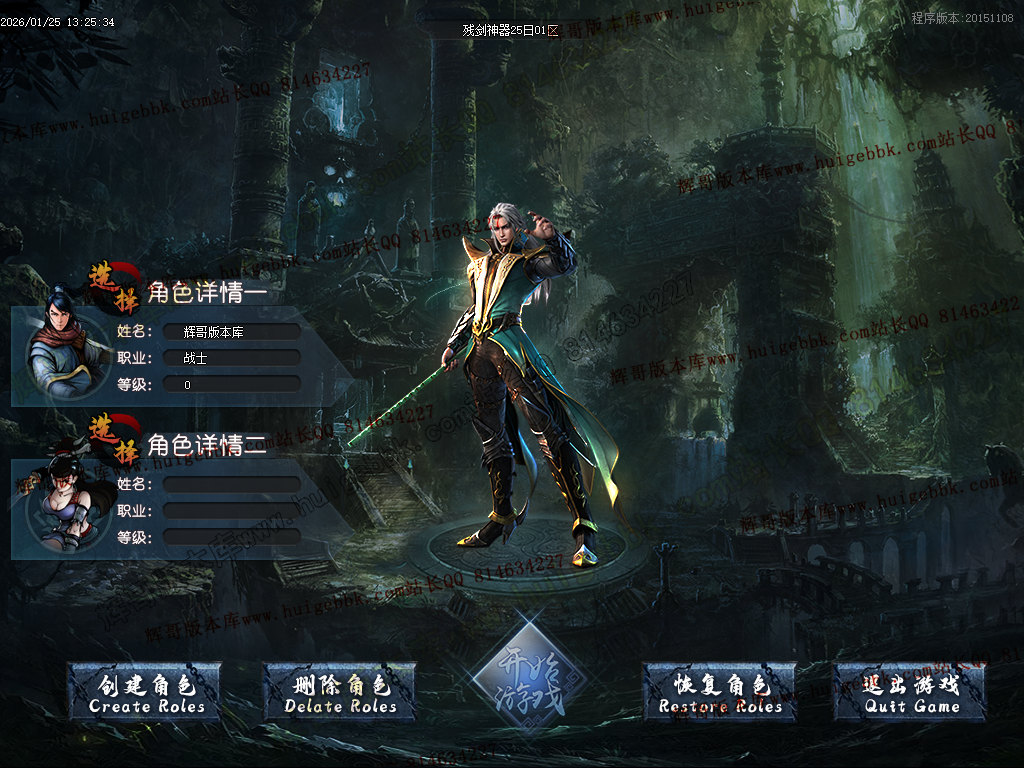Click the Create Roles button

pyautogui.click(x=146, y=693)
